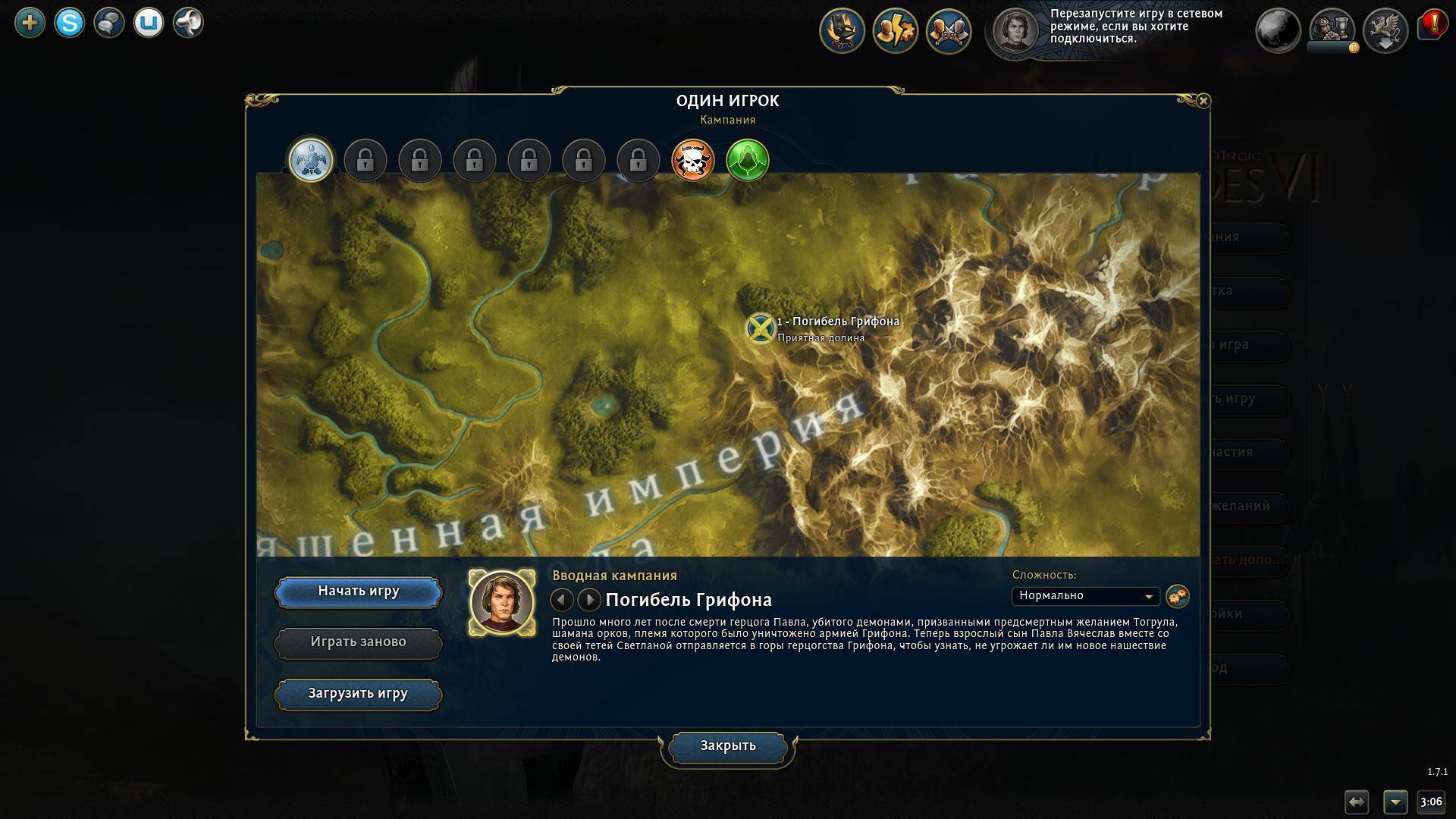This screenshot has width=1456, height=819.
Task: Switch to the orange skull campaign tab
Action: pyautogui.click(x=693, y=160)
